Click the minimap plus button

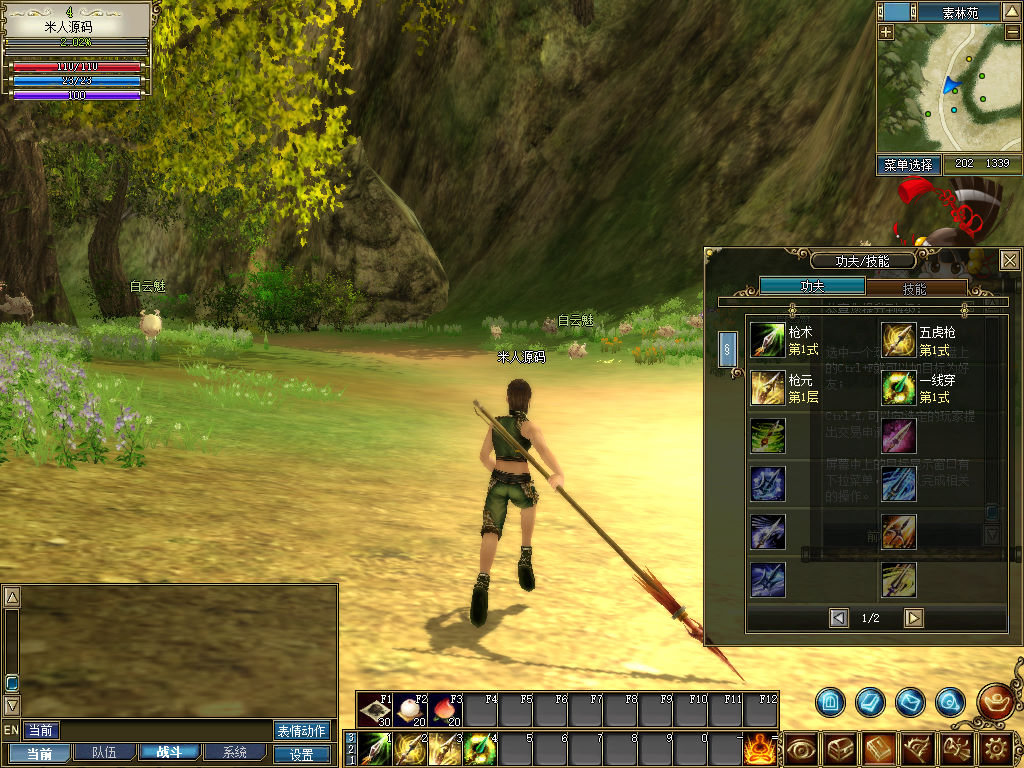(887, 32)
